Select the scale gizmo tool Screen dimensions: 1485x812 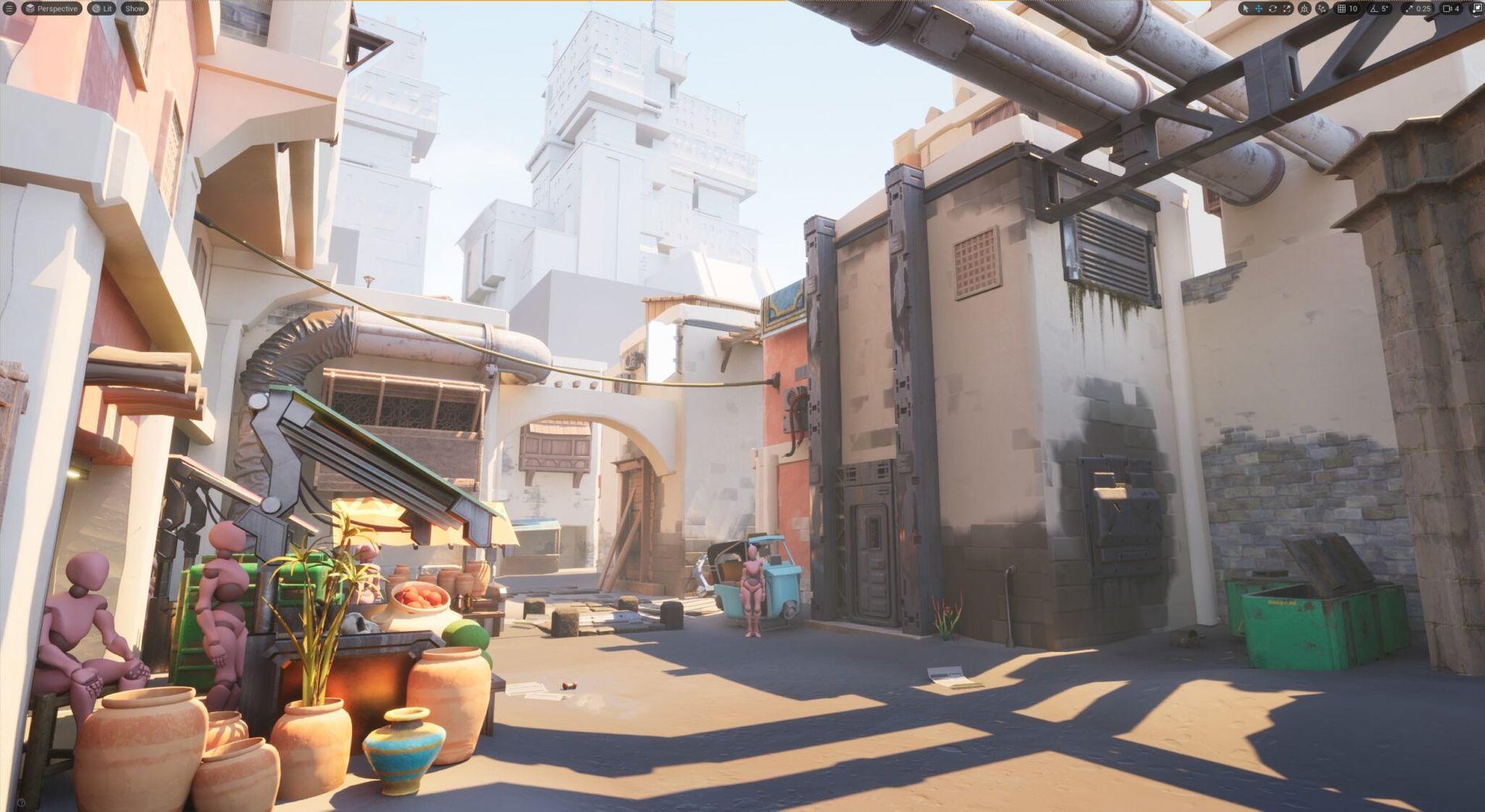1286,9
